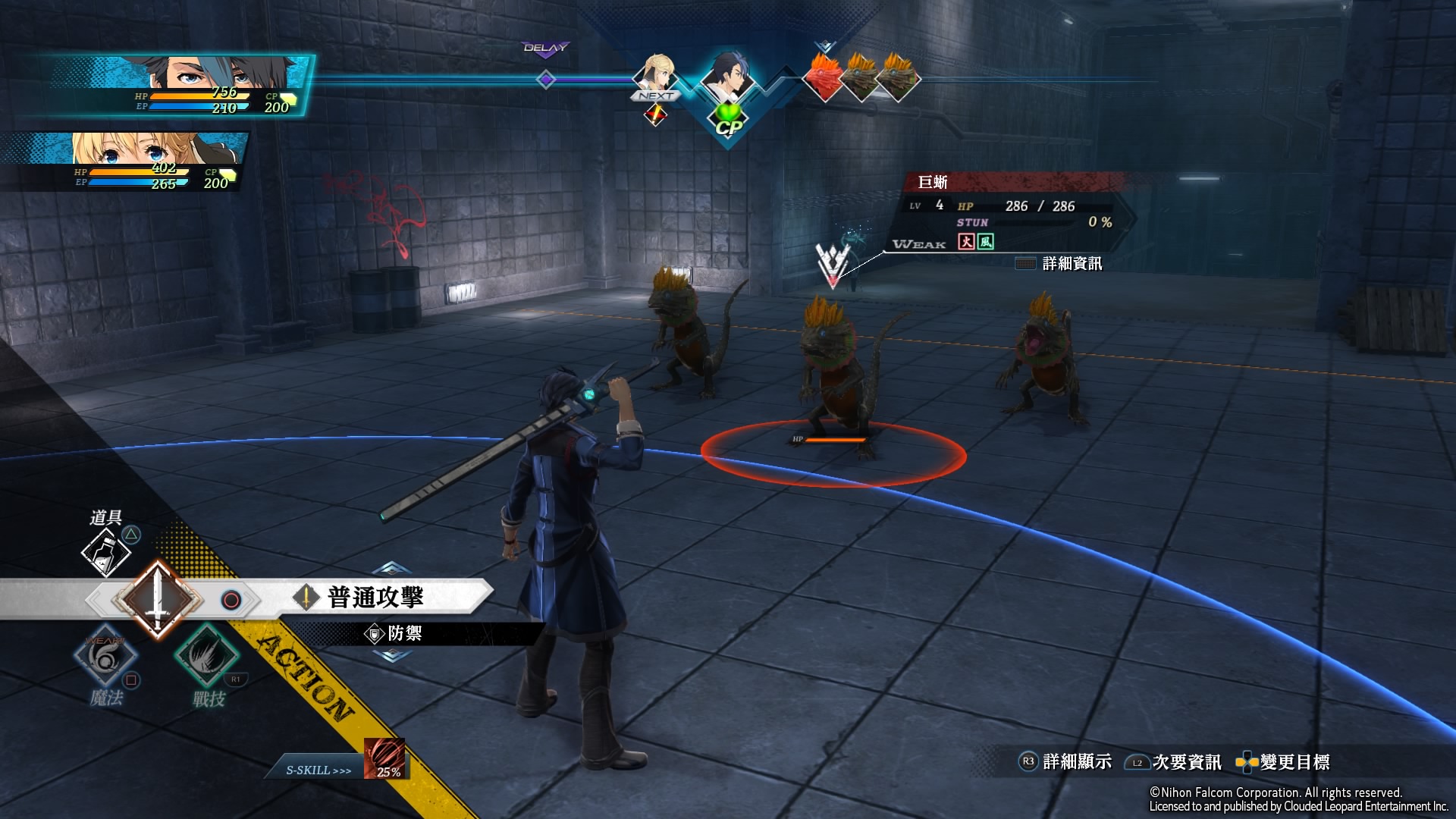The image size is (1456, 819).
Task: Click the 次要資訊 secondary info label
Action: point(1186,762)
